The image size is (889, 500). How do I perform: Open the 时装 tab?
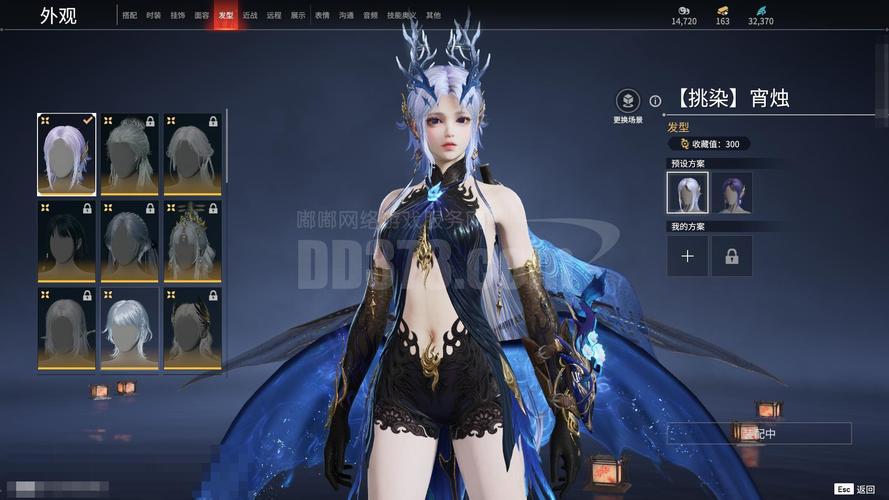[153, 16]
